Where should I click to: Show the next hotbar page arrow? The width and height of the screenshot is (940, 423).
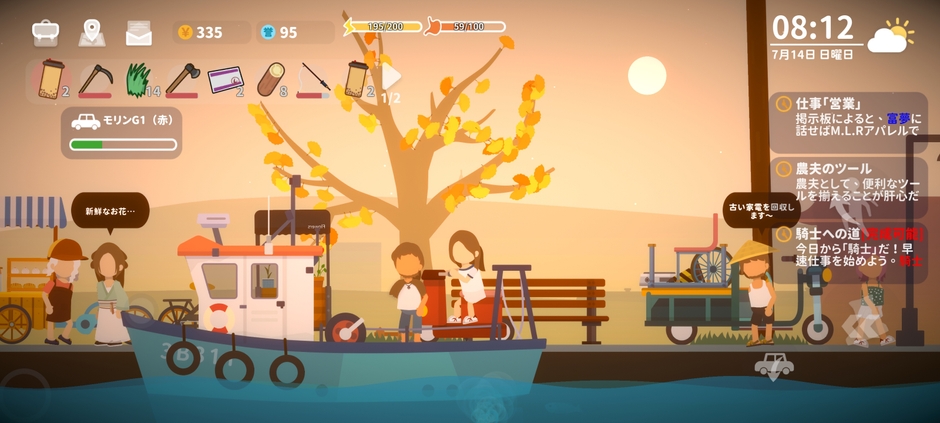coord(392,76)
